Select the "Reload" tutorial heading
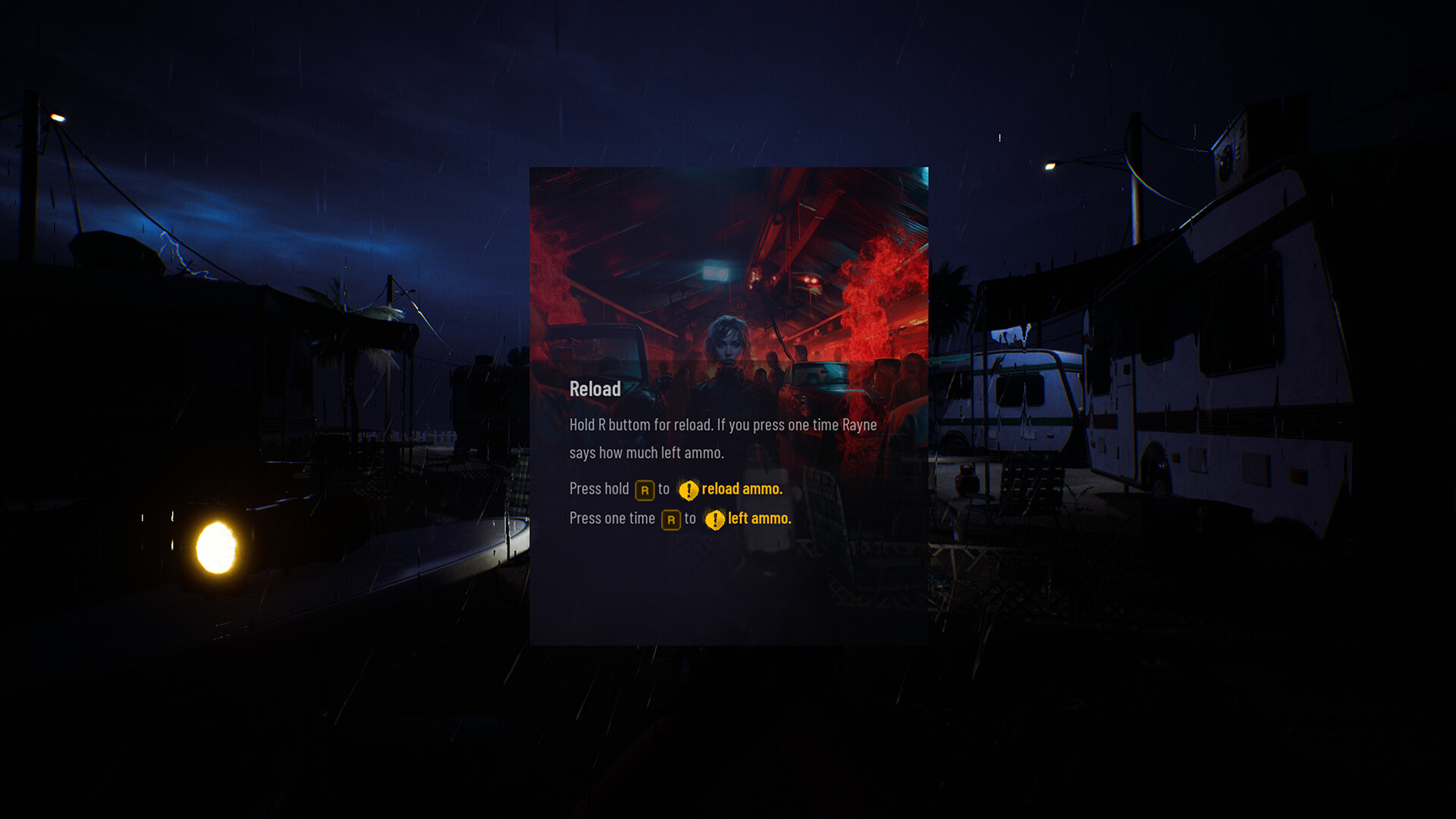Viewport: 1456px width, 819px height. 595,389
